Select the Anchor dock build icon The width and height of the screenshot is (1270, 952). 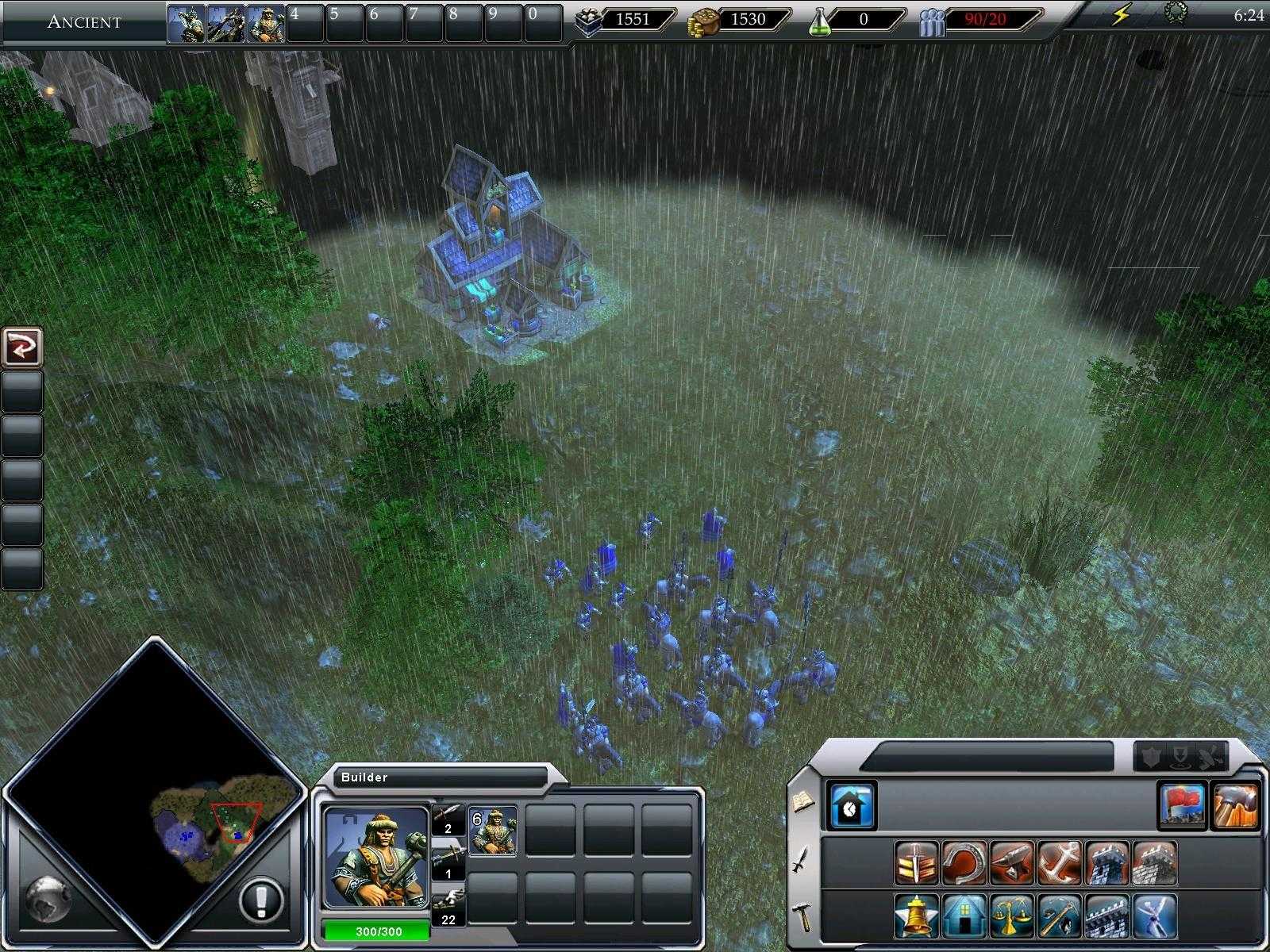click(x=1057, y=863)
